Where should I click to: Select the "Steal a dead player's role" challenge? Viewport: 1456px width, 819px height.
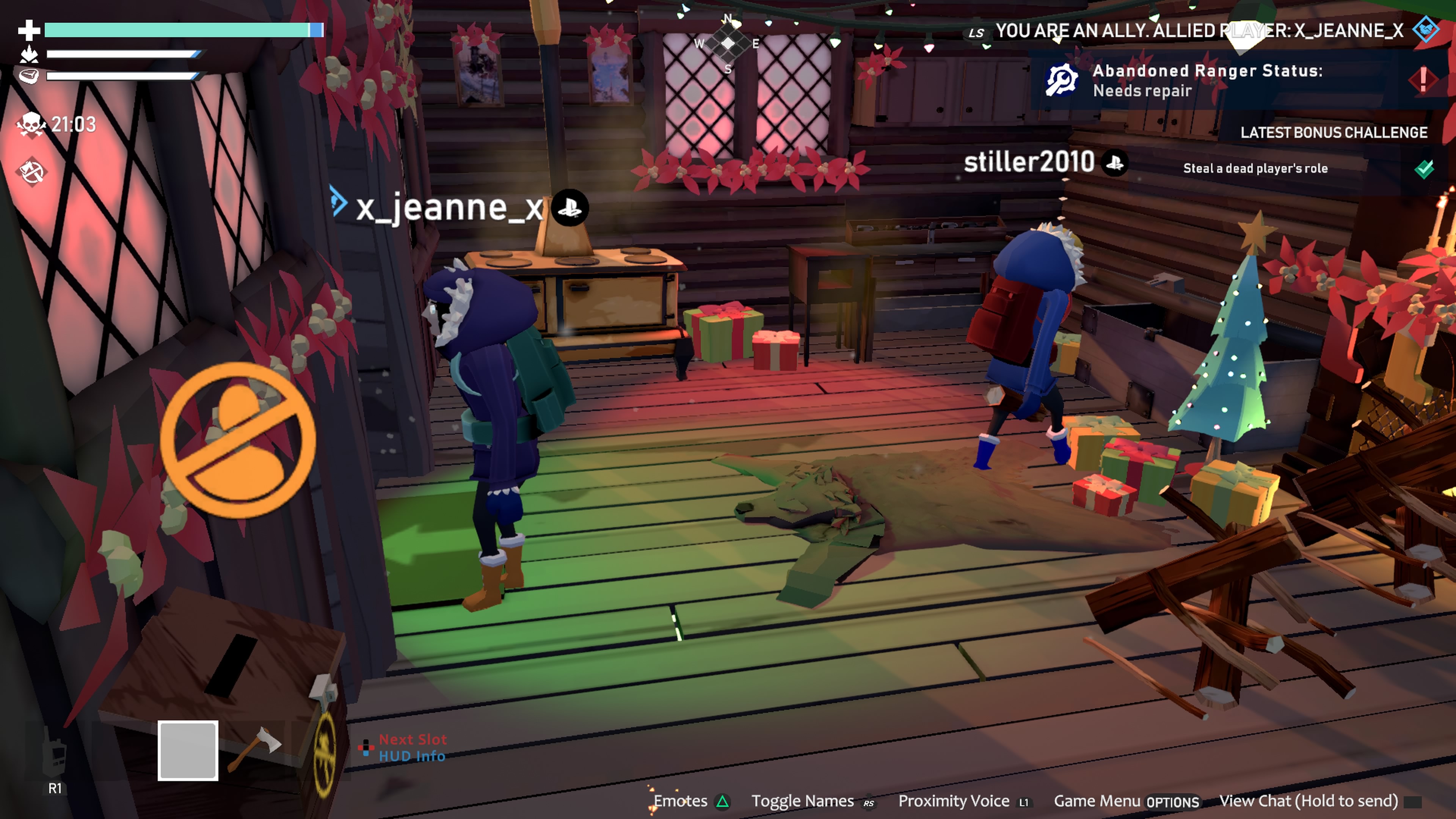(x=1255, y=168)
